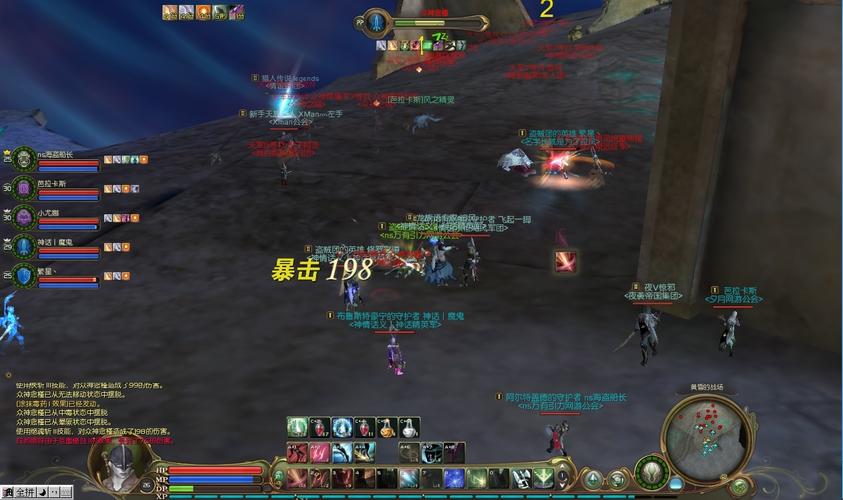The height and width of the screenshot is (500, 843).
Task: Select party member ns海盗船长 portrait
Action: tap(24, 160)
